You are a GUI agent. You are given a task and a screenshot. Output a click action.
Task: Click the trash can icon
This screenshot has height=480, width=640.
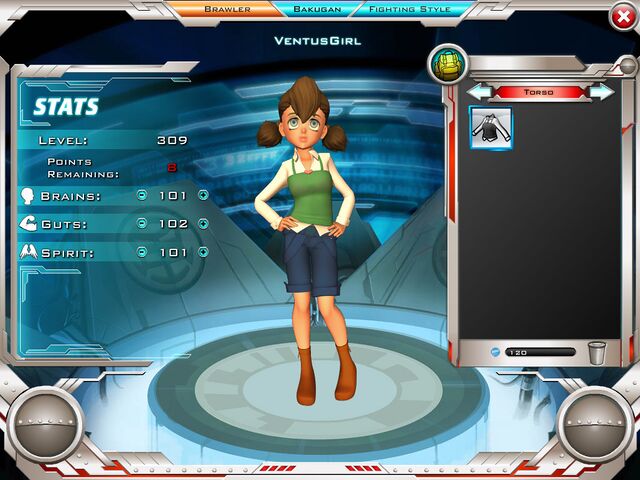[x=597, y=352]
